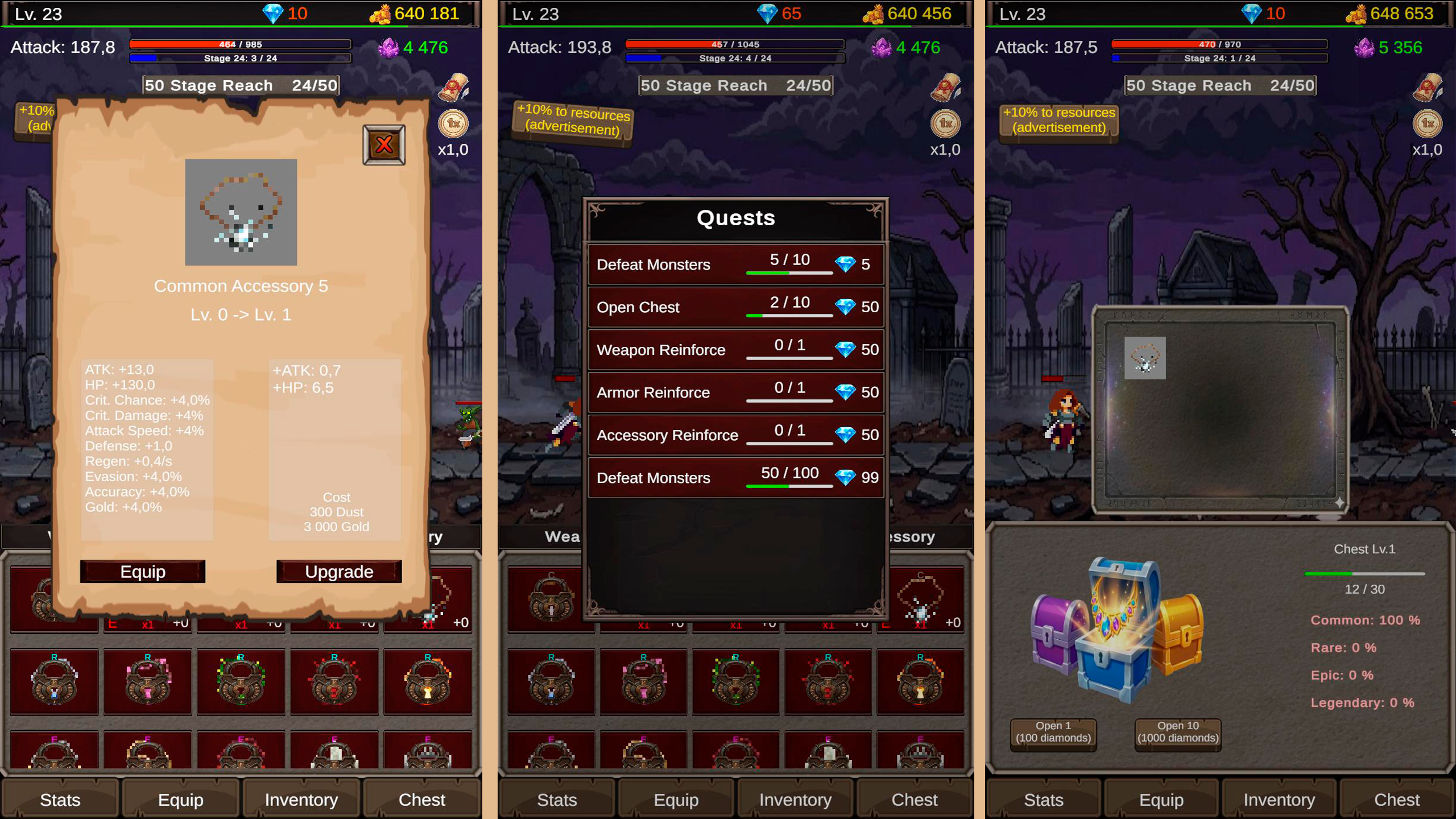Claim the Open Chest 2/10 quest reward
This screenshot has width=1456, height=819.
click(846, 307)
